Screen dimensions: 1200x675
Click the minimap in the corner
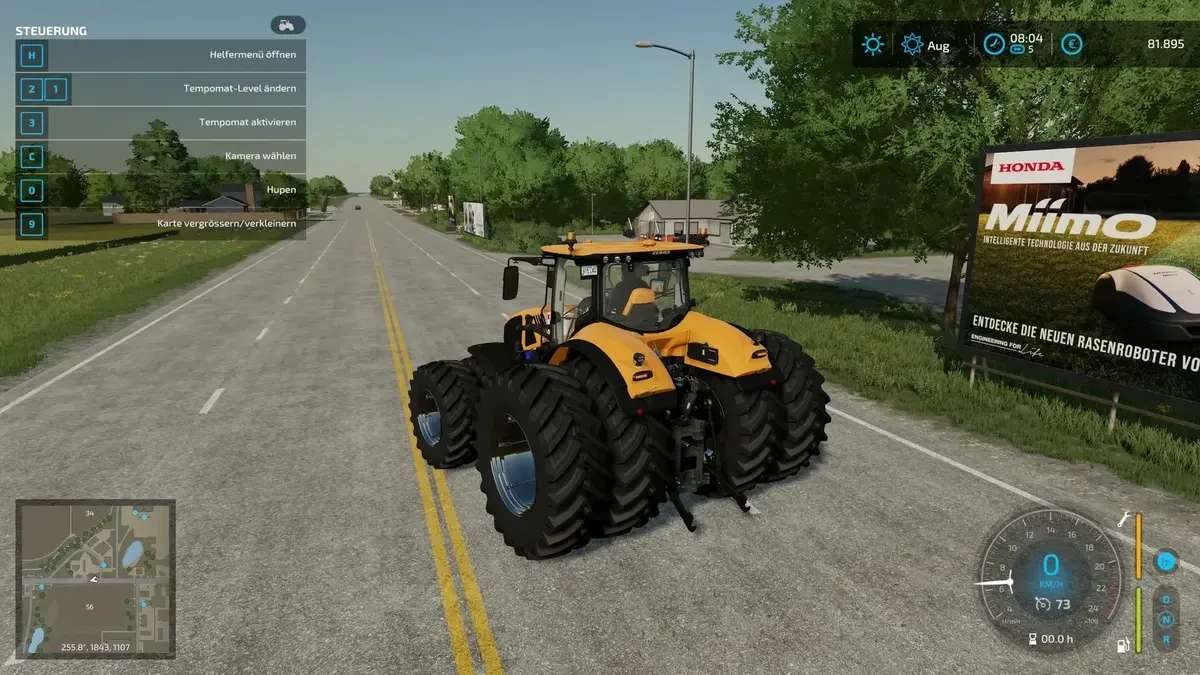click(x=96, y=579)
